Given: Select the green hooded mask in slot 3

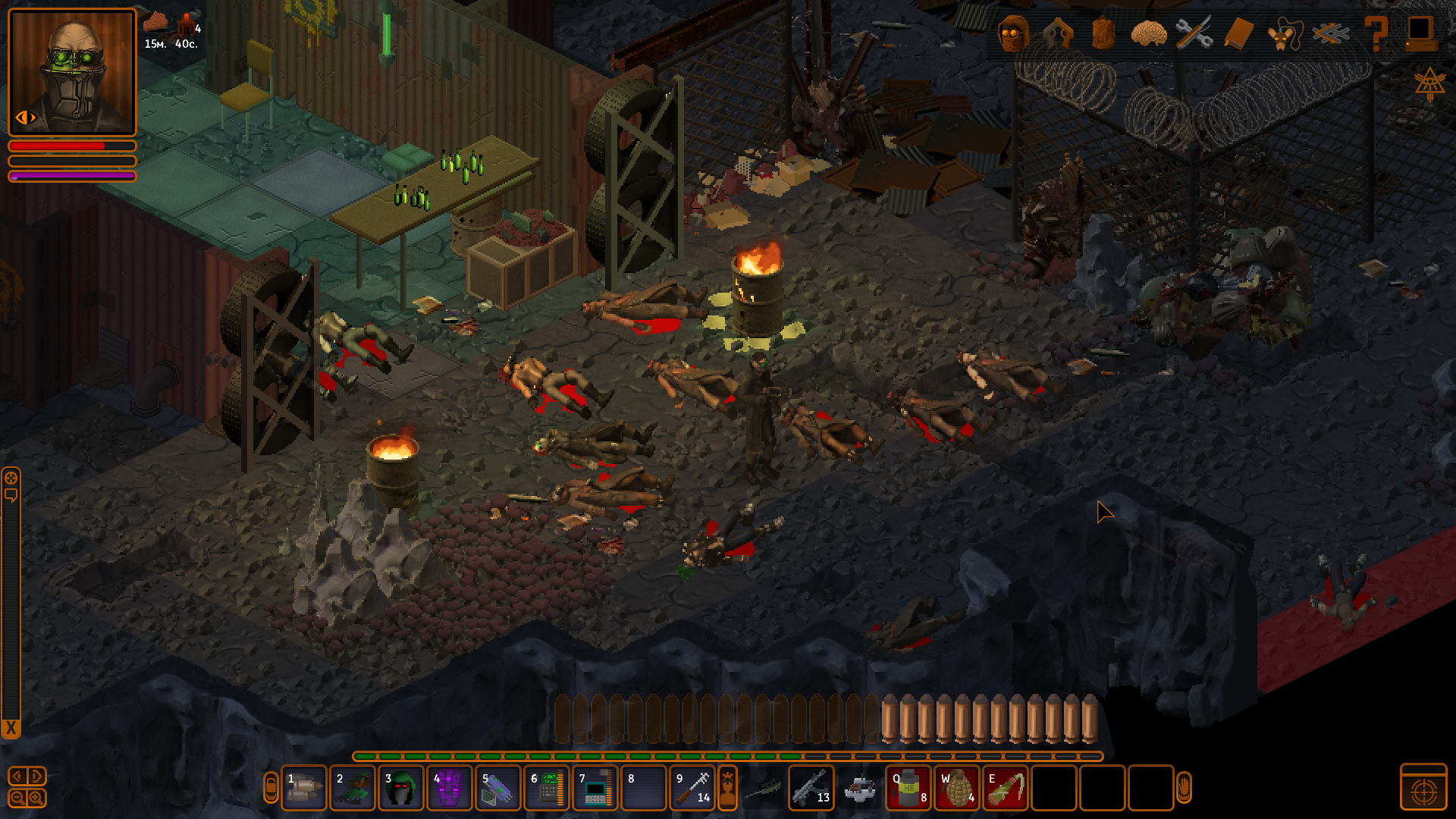Looking at the screenshot, I should point(400,789).
